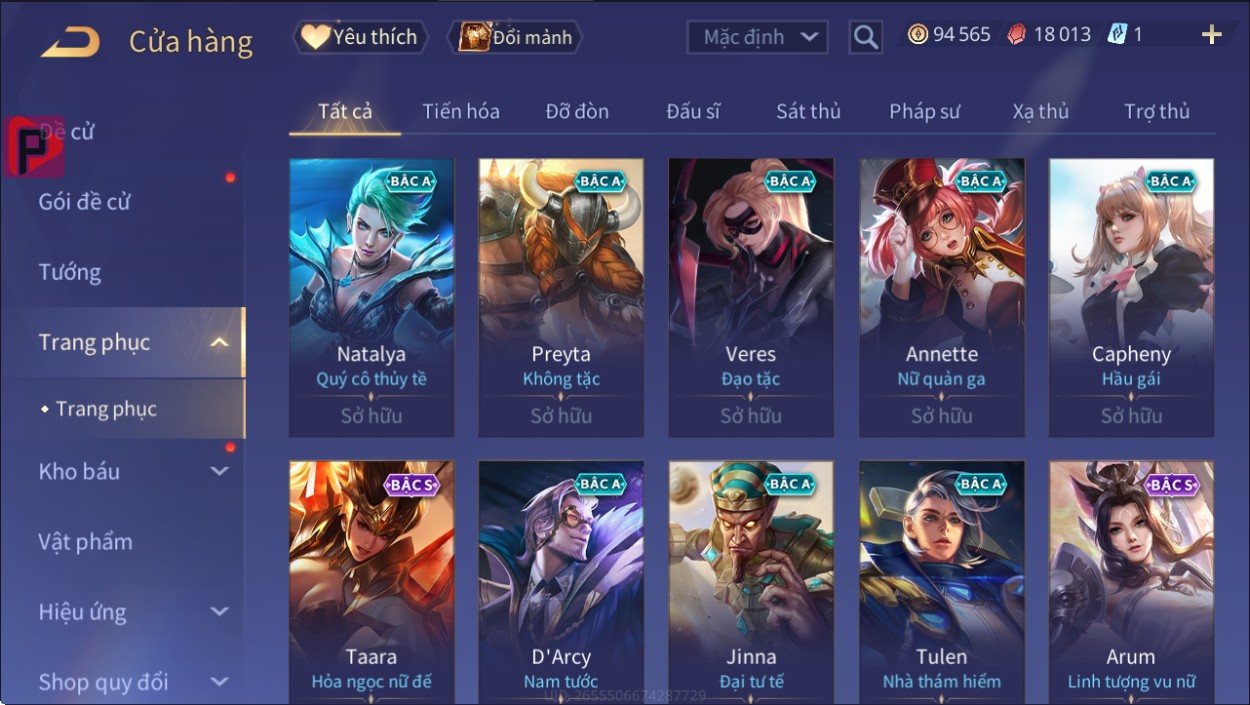
Task: Switch to the Đỡ đòn tab
Action: point(577,111)
